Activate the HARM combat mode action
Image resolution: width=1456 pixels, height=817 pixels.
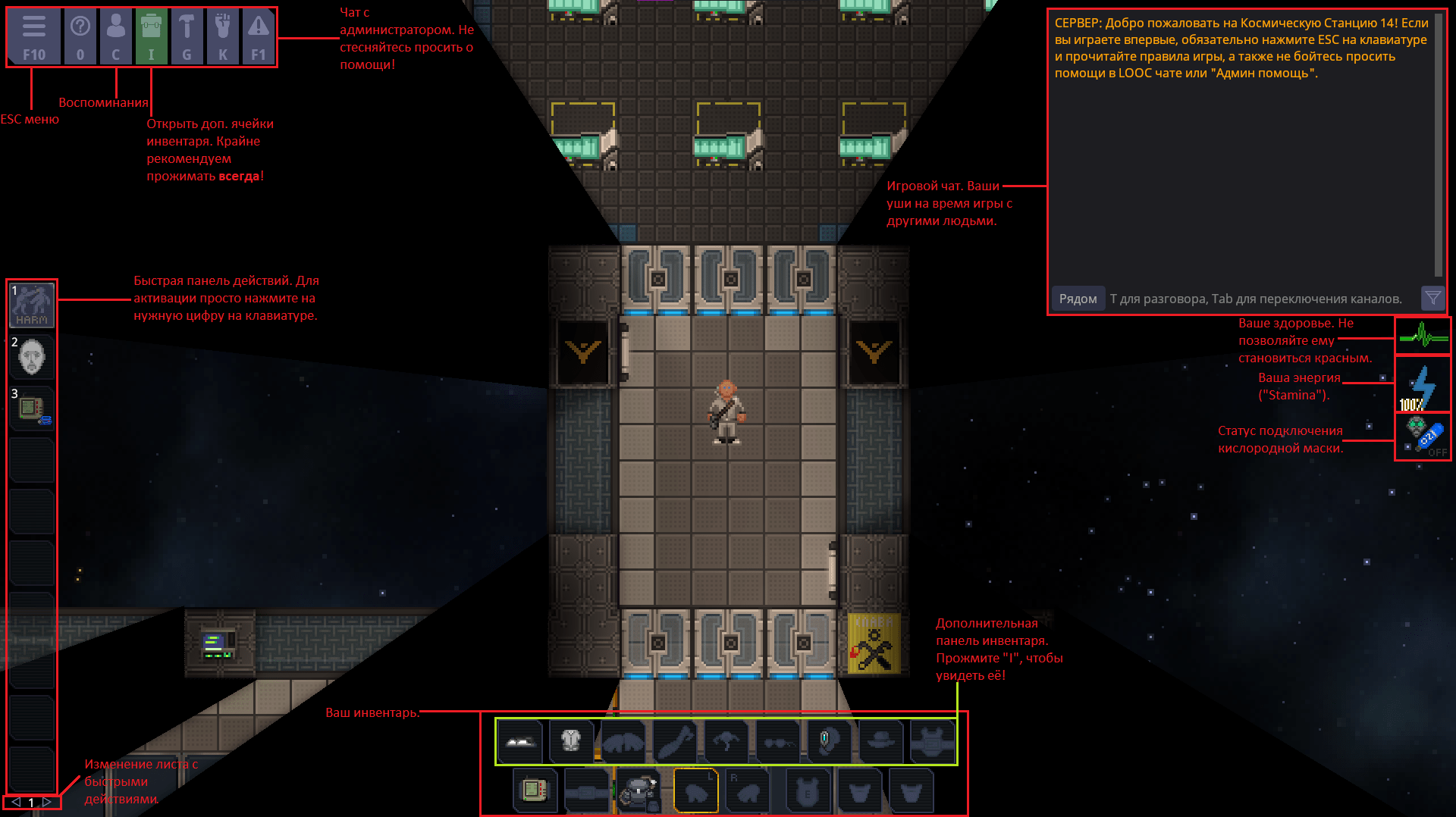(32, 305)
